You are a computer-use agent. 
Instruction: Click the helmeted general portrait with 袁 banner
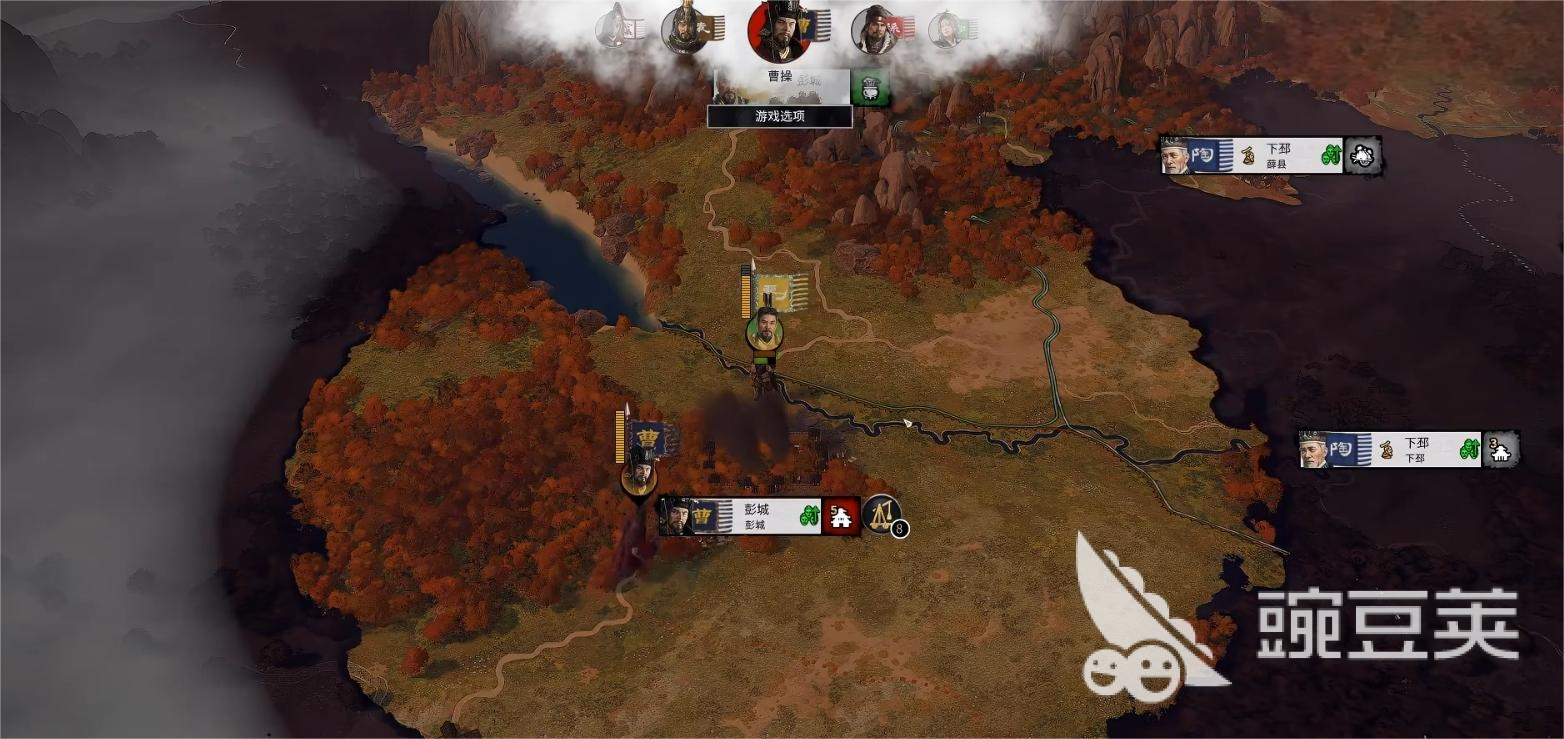pyautogui.click(x=685, y=30)
